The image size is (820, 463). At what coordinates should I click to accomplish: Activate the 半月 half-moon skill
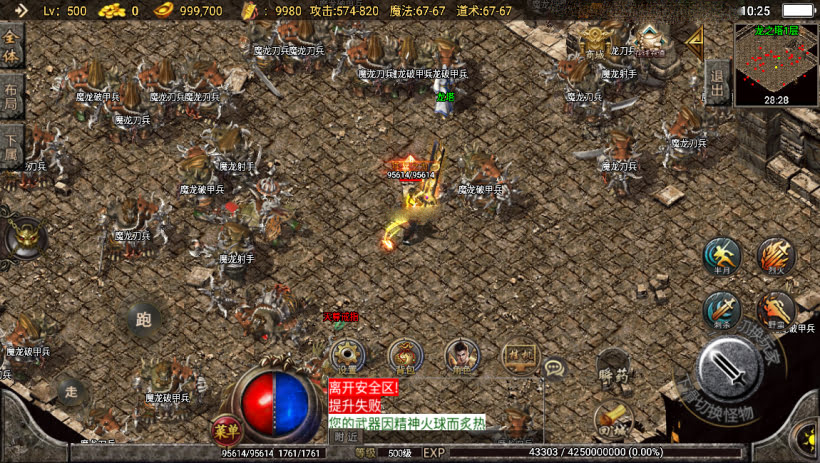coord(721,256)
